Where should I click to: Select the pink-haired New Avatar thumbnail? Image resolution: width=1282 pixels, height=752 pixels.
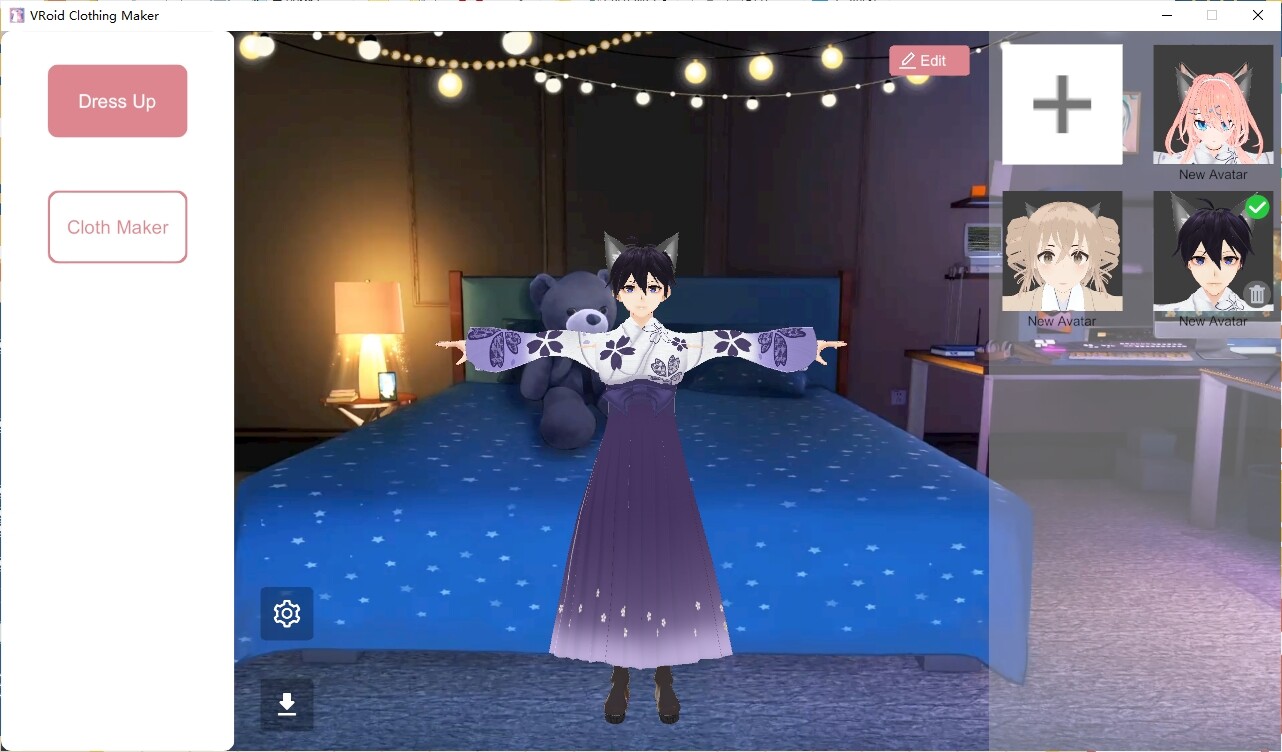(x=1213, y=103)
